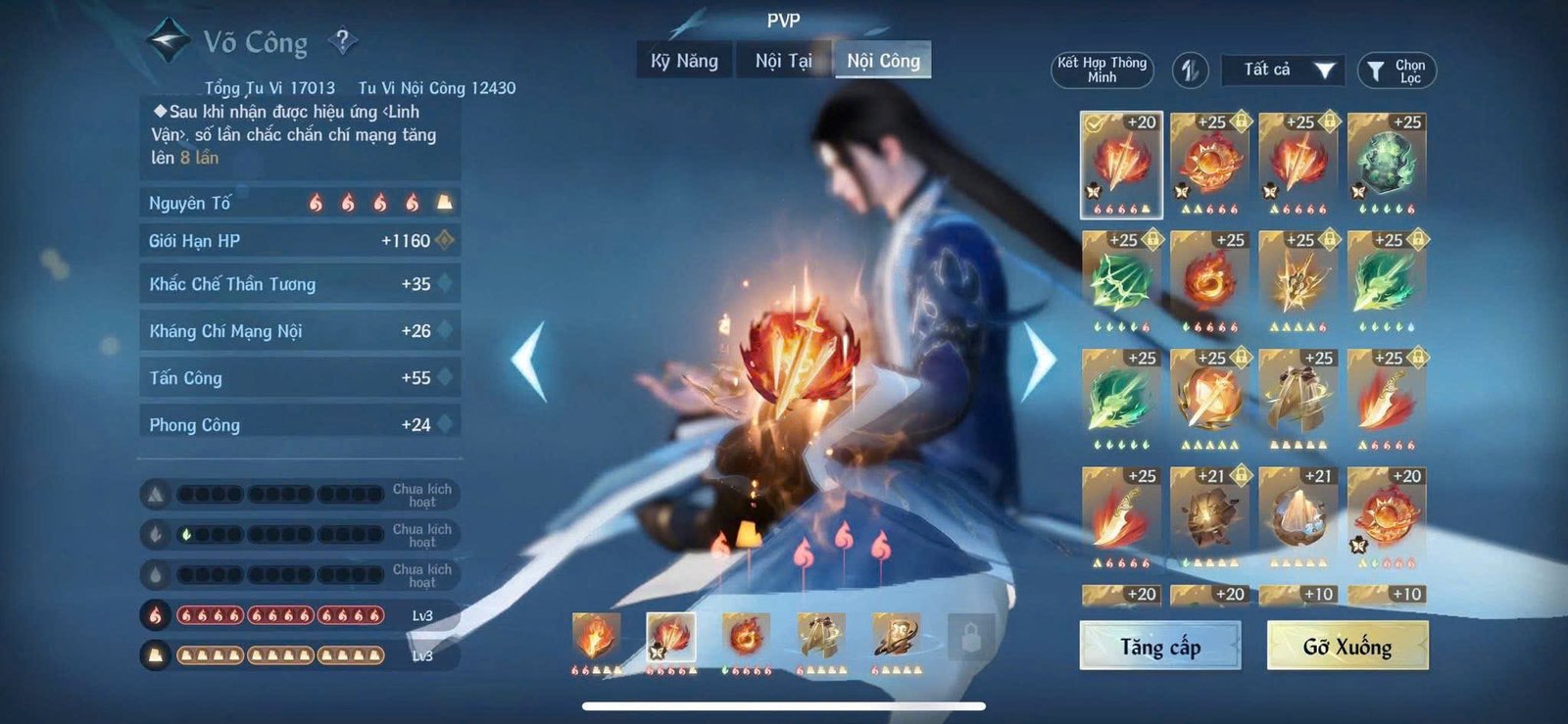Tap a flame icon in the Nguyên Tố row
Viewport: 1568px width, 724px height.
coord(314,203)
